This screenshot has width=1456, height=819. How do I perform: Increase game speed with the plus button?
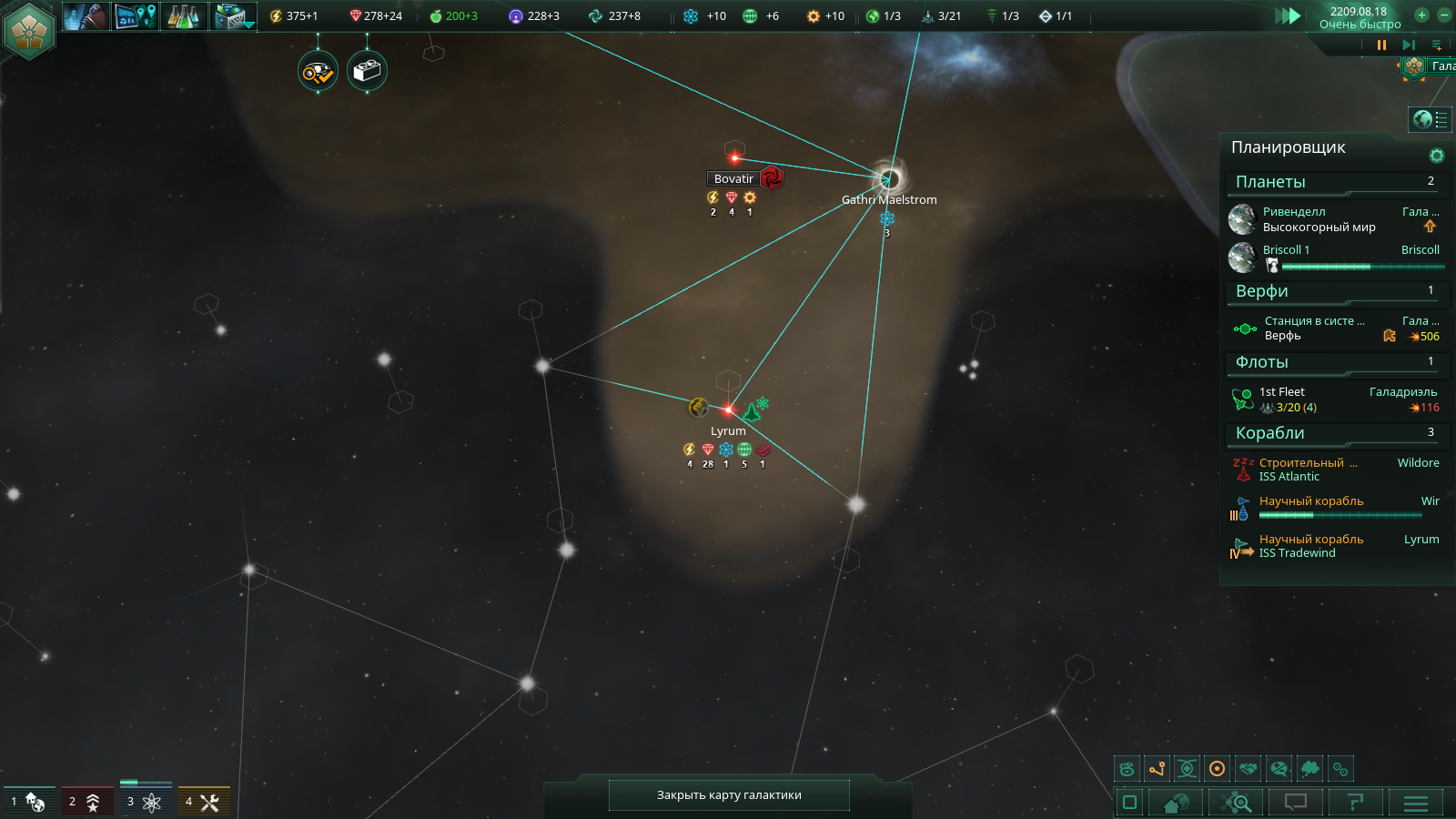[x=1421, y=15]
